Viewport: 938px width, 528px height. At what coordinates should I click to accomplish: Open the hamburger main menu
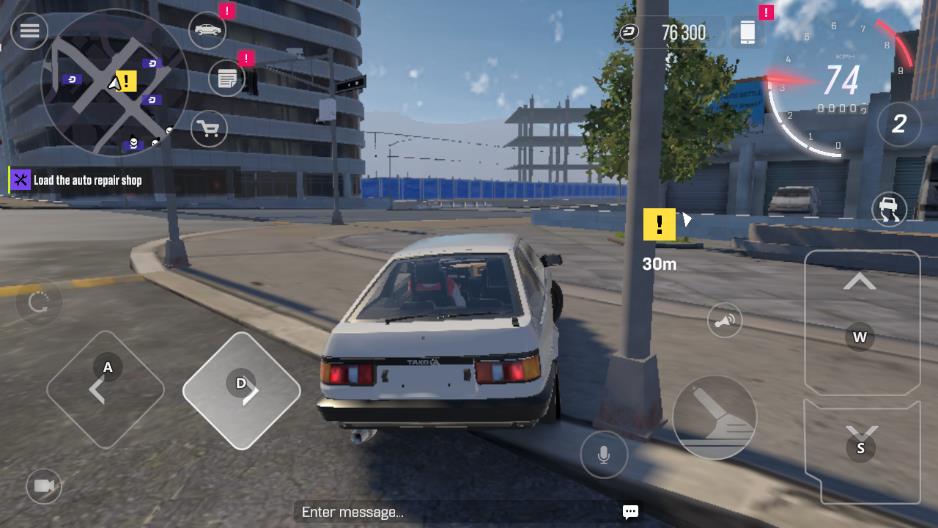[30, 32]
